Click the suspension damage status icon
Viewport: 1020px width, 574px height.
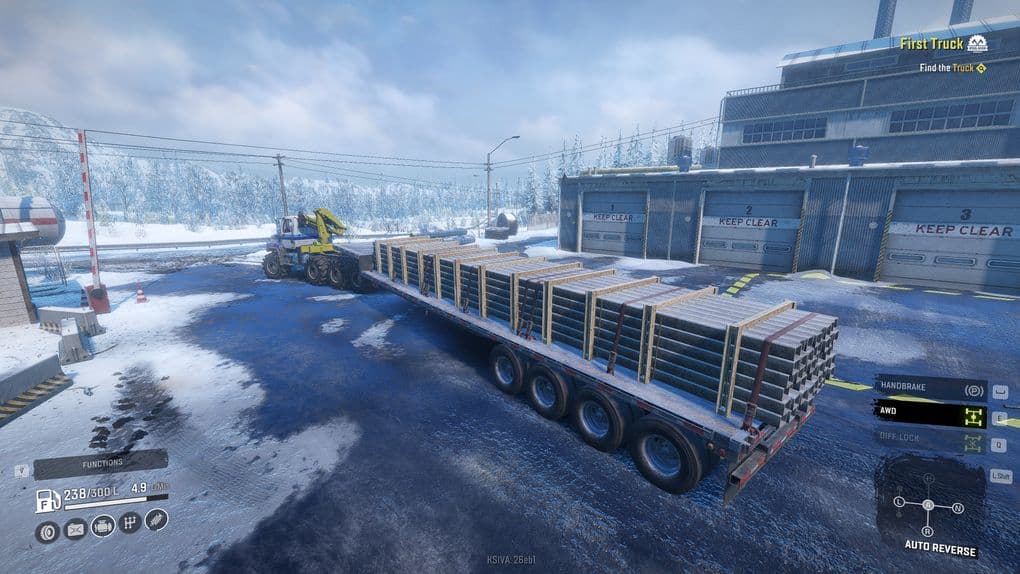coord(156,519)
